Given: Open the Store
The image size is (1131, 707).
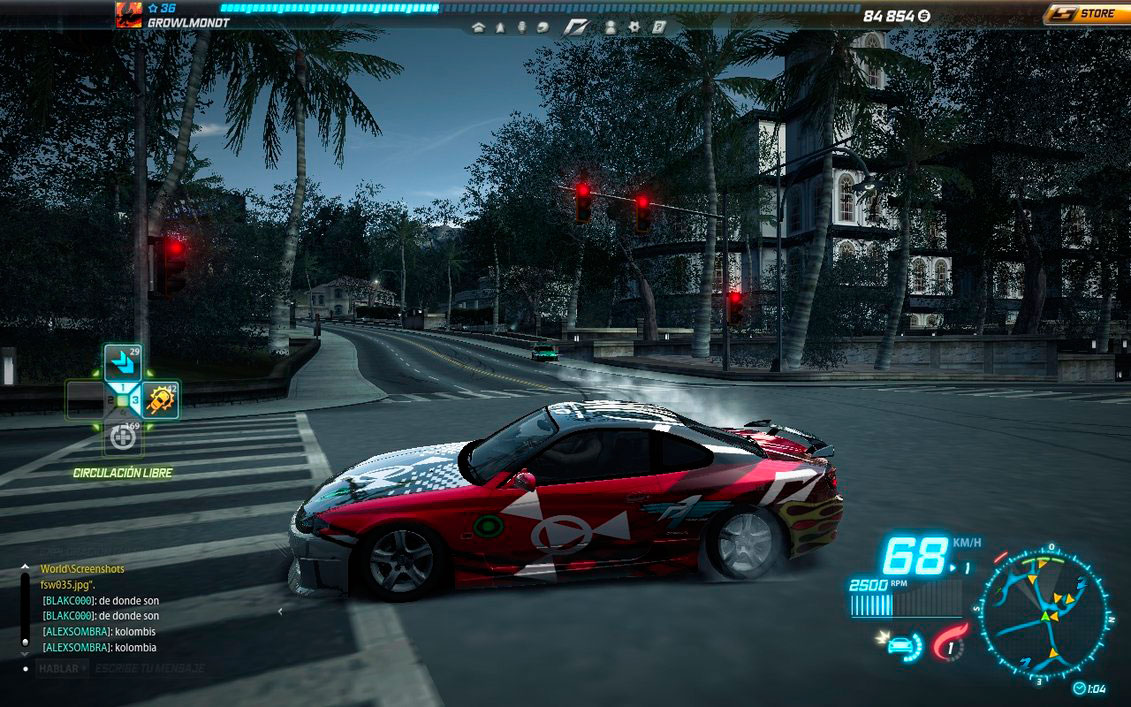Looking at the screenshot, I should click(x=1086, y=14).
